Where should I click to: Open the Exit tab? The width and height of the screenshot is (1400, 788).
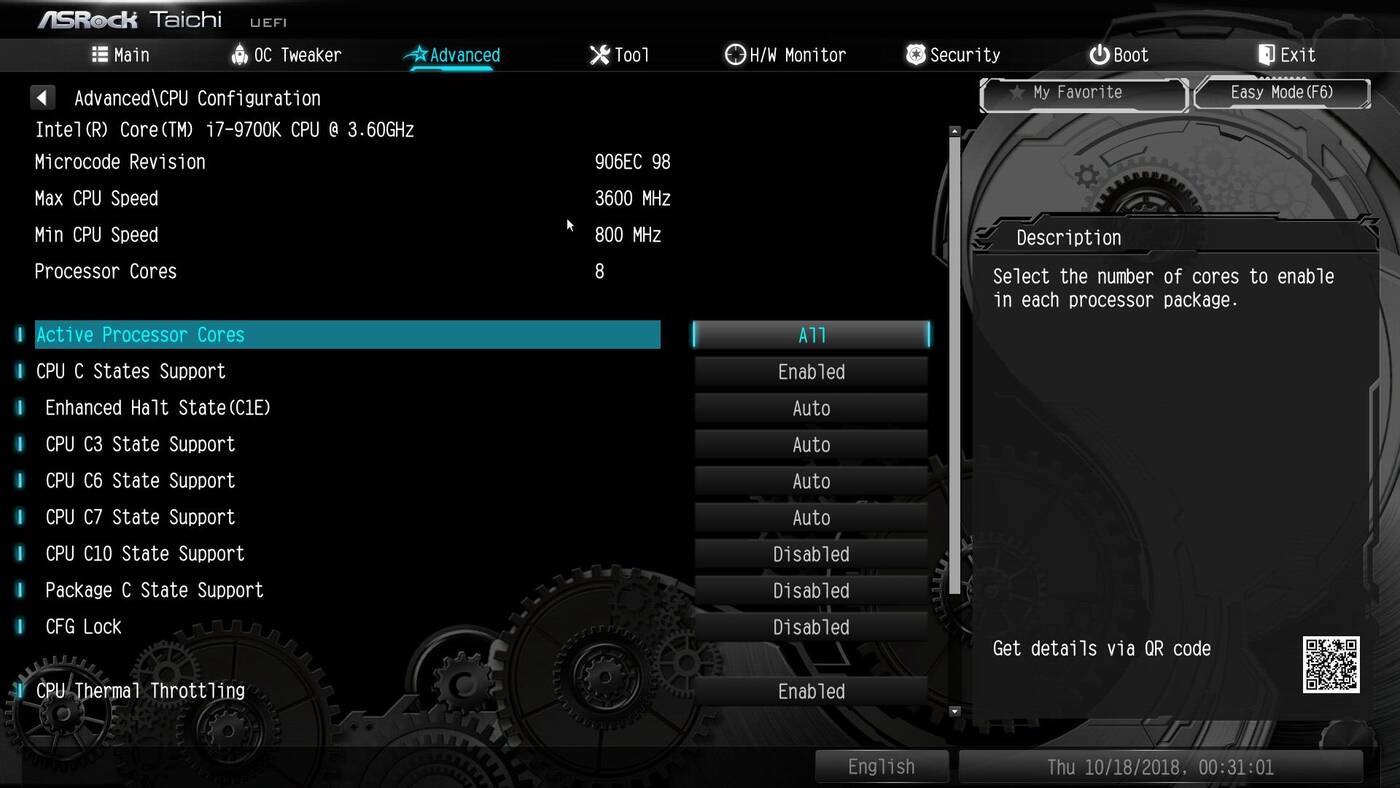1286,55
